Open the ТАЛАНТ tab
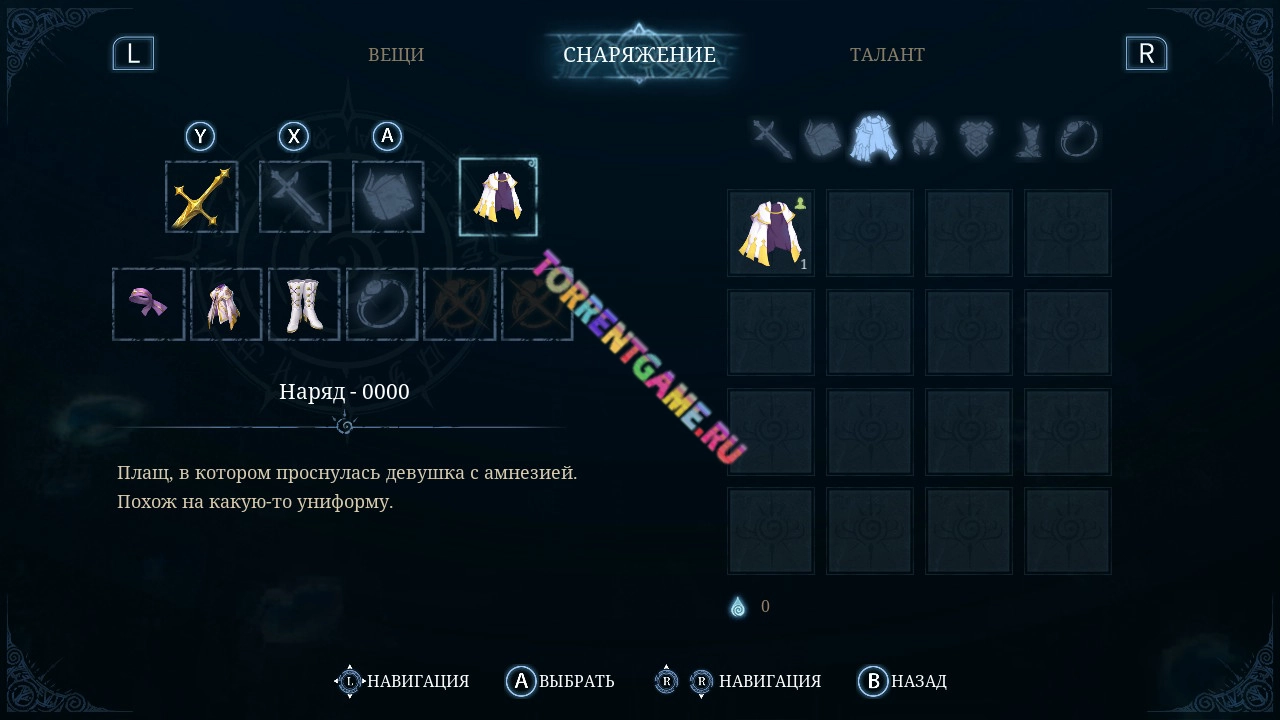Viewport: 1280px width, 720px height. [x=889, y=54]
